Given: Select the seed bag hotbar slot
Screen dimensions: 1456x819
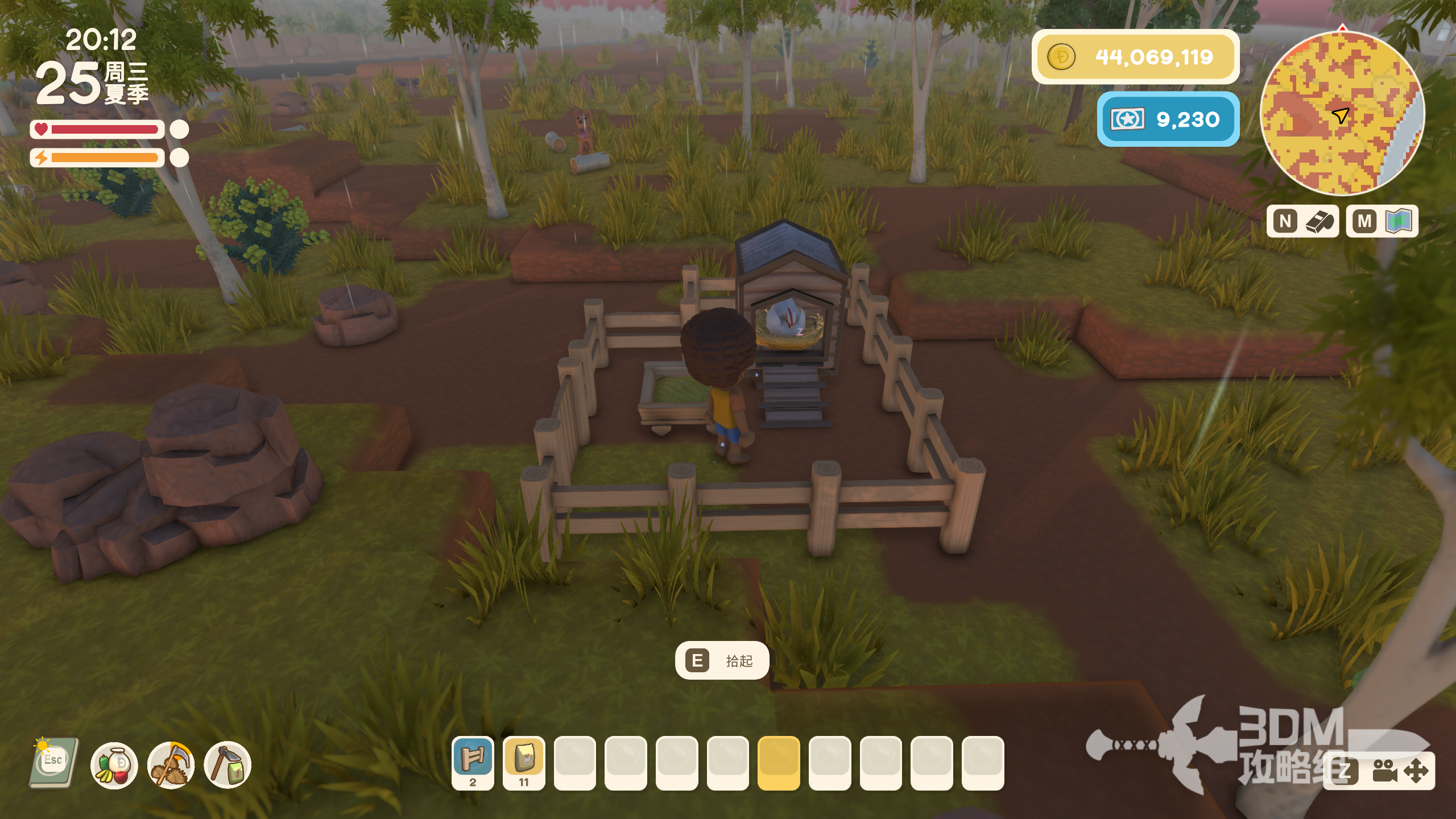Looking at the screenshot, I should point(524,762).
